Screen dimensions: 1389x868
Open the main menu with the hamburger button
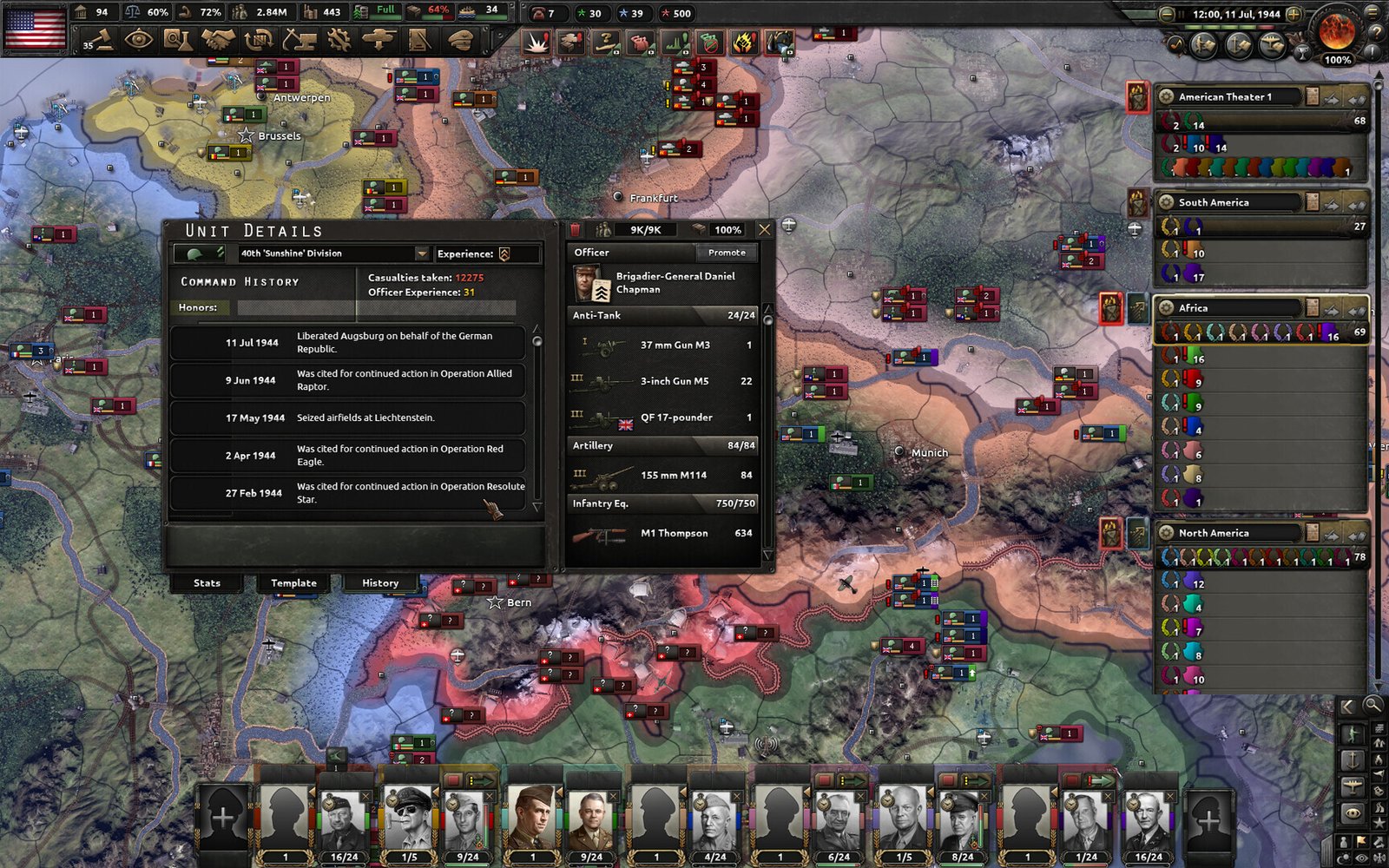[1372, 12]
